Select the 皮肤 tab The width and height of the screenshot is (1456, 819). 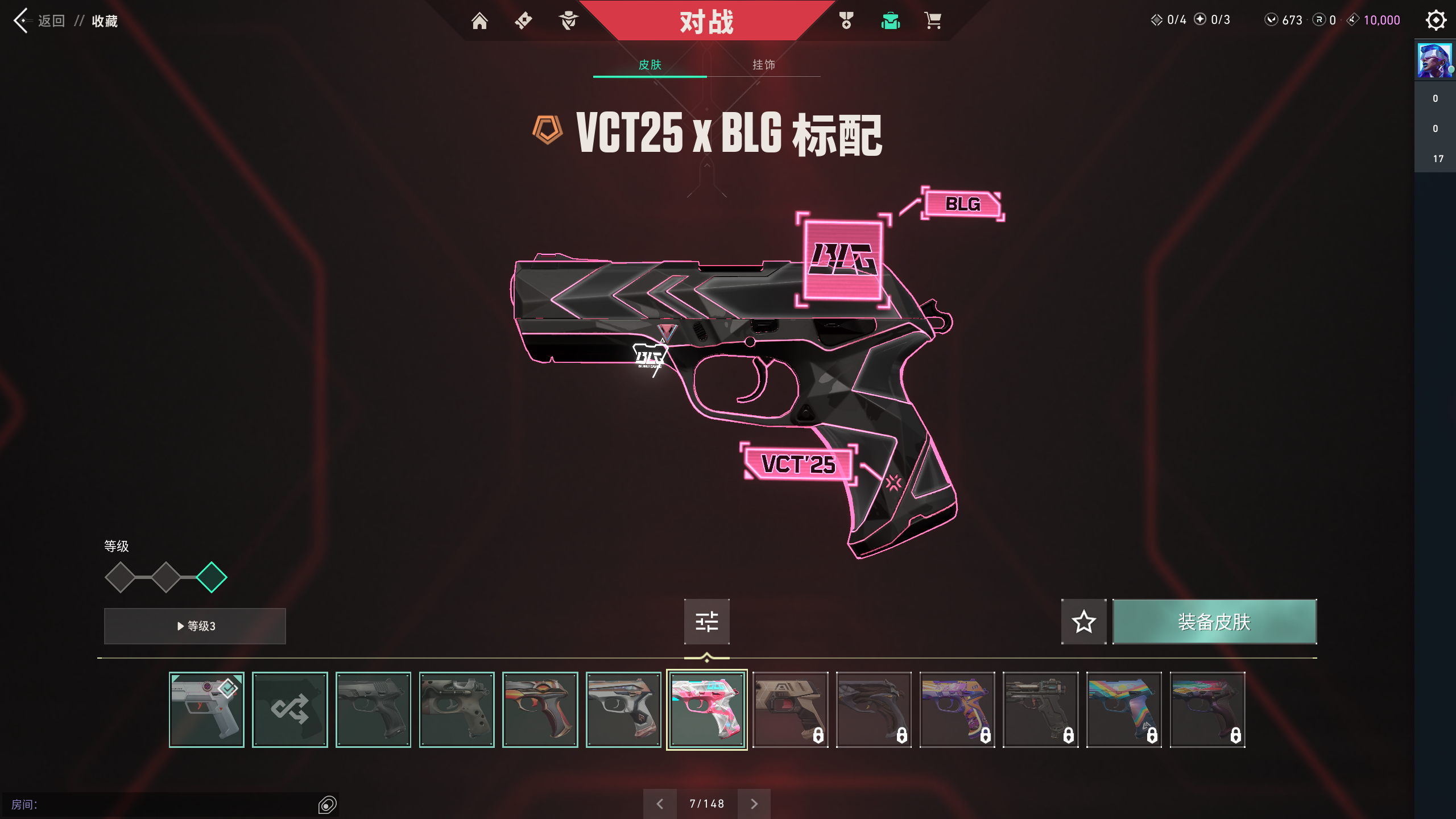click(x=650, y=65)
